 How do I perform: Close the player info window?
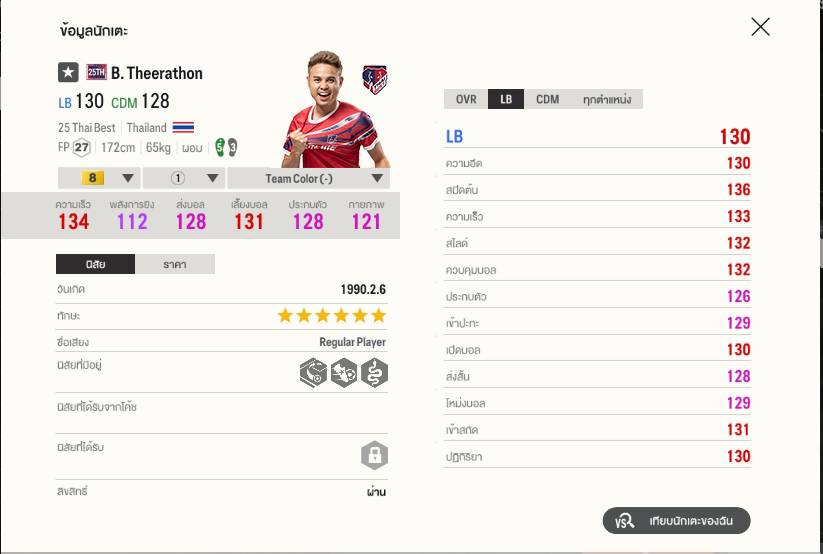(x=760, y=27)
